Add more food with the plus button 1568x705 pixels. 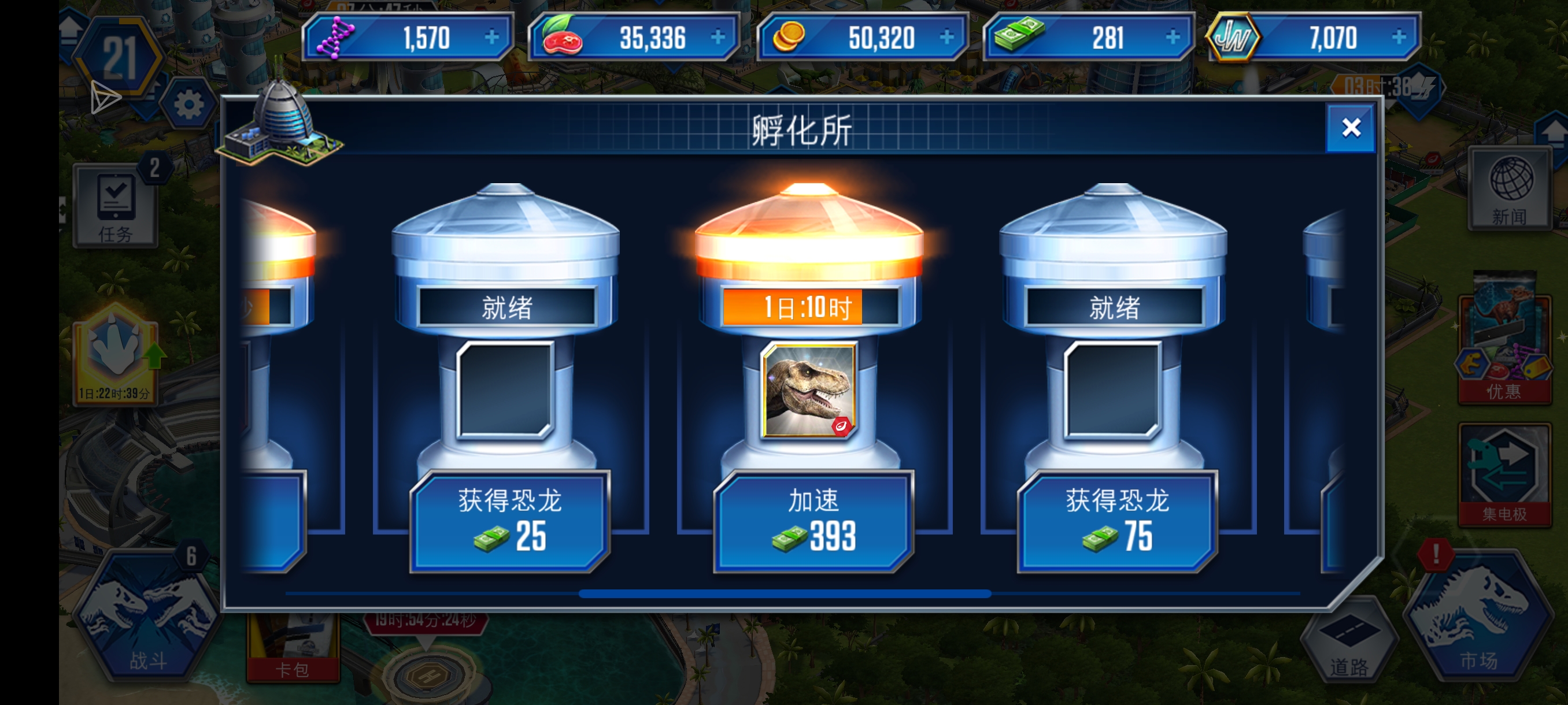click(718, 38)
